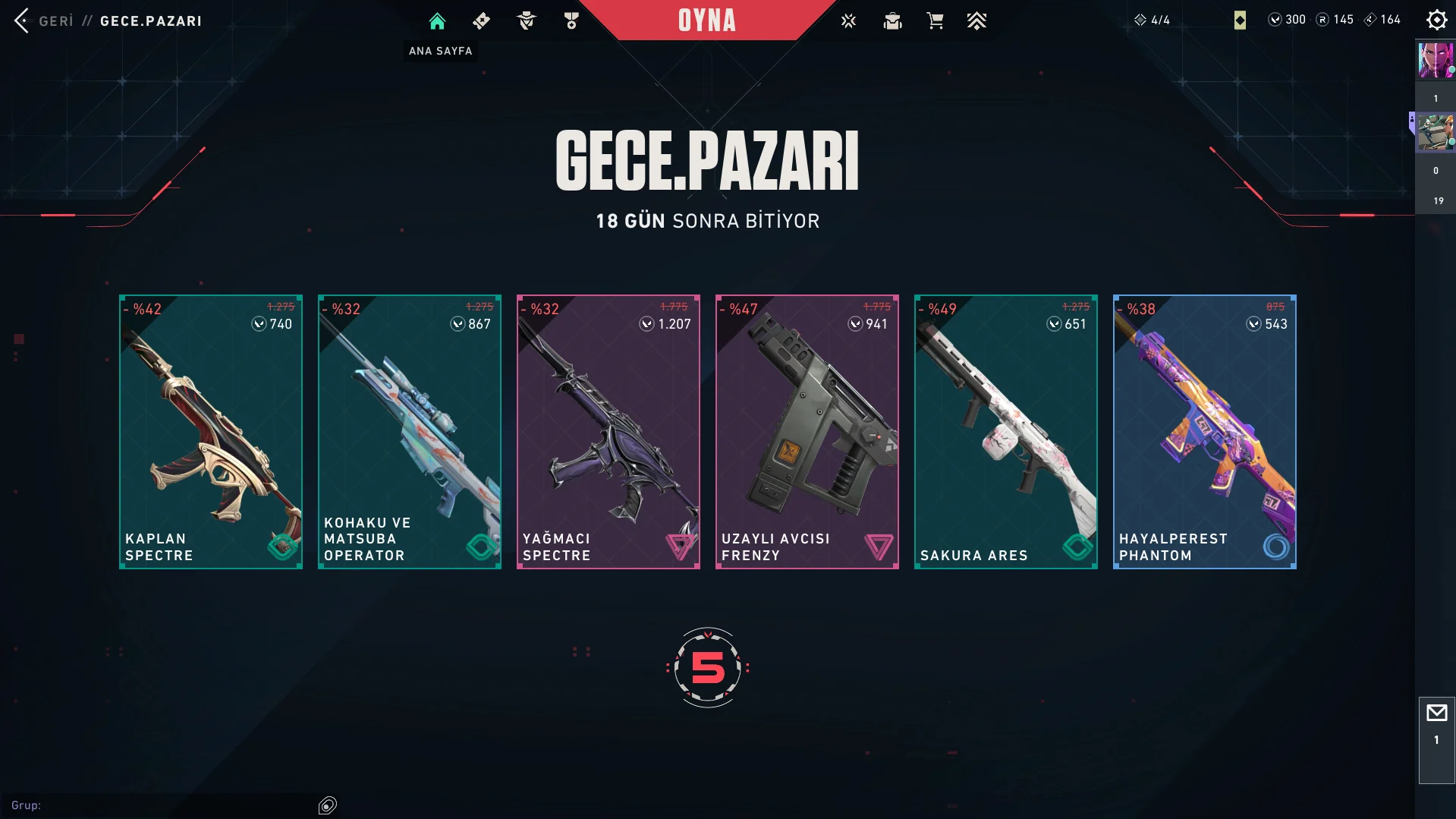Go back using the Geri arrow
Screen dimensions: 1456x819
coord(22,20)
